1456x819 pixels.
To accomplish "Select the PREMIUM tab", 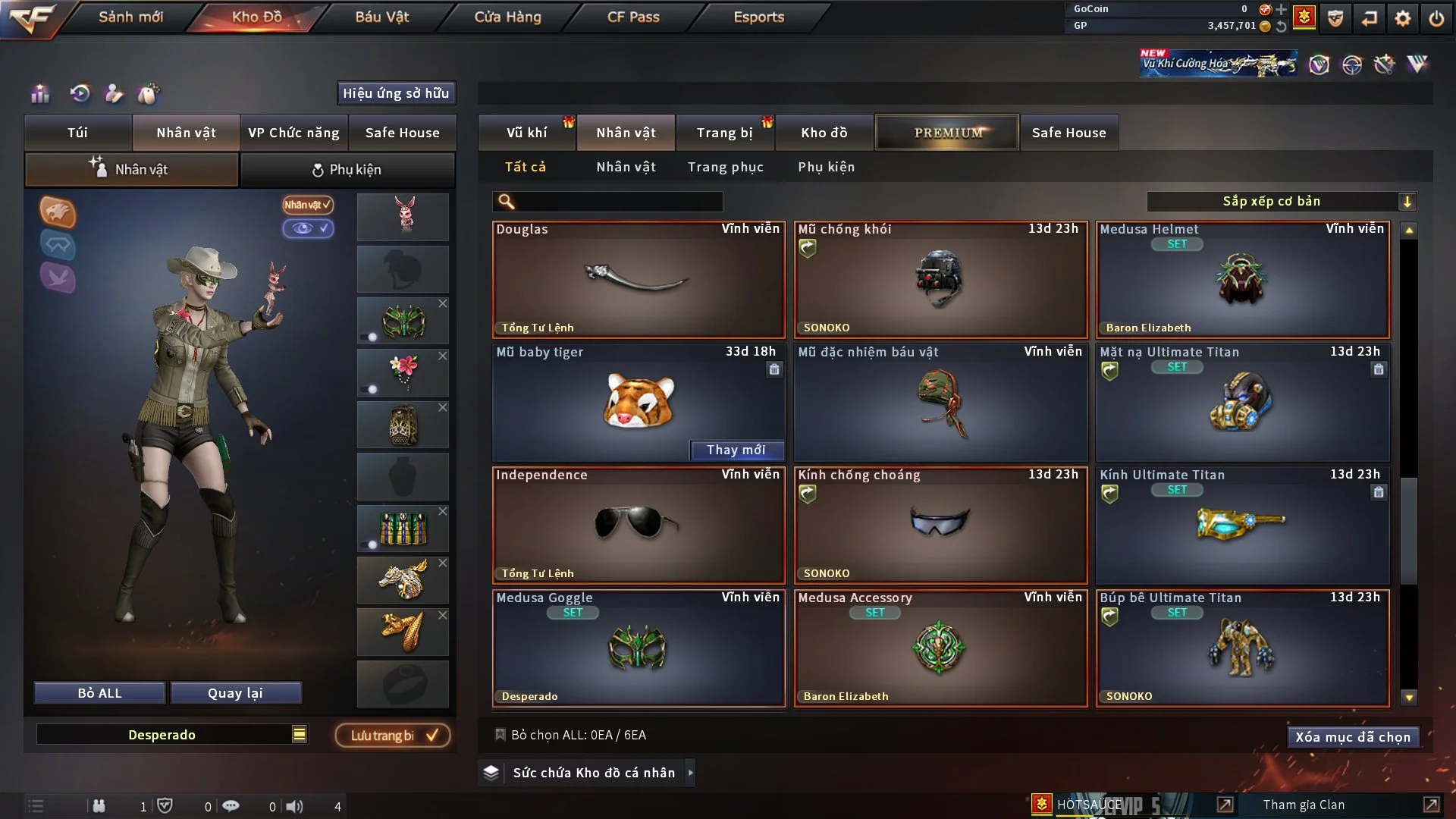I will coord(947,133).
